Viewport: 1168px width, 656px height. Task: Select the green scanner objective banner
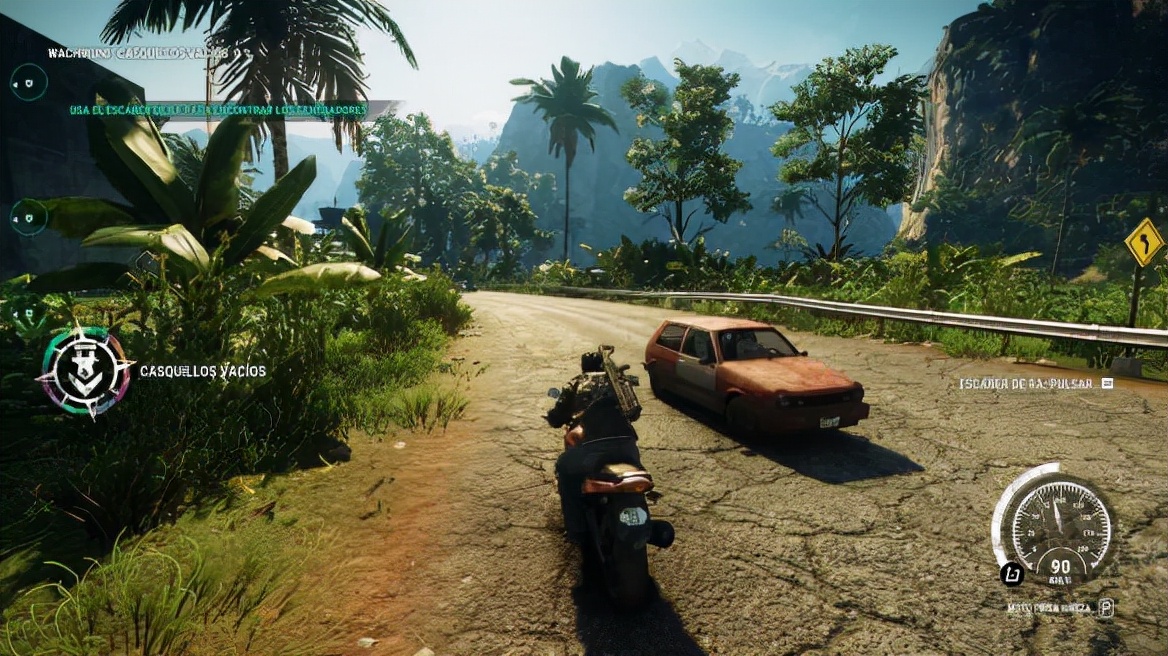[218, 110]
